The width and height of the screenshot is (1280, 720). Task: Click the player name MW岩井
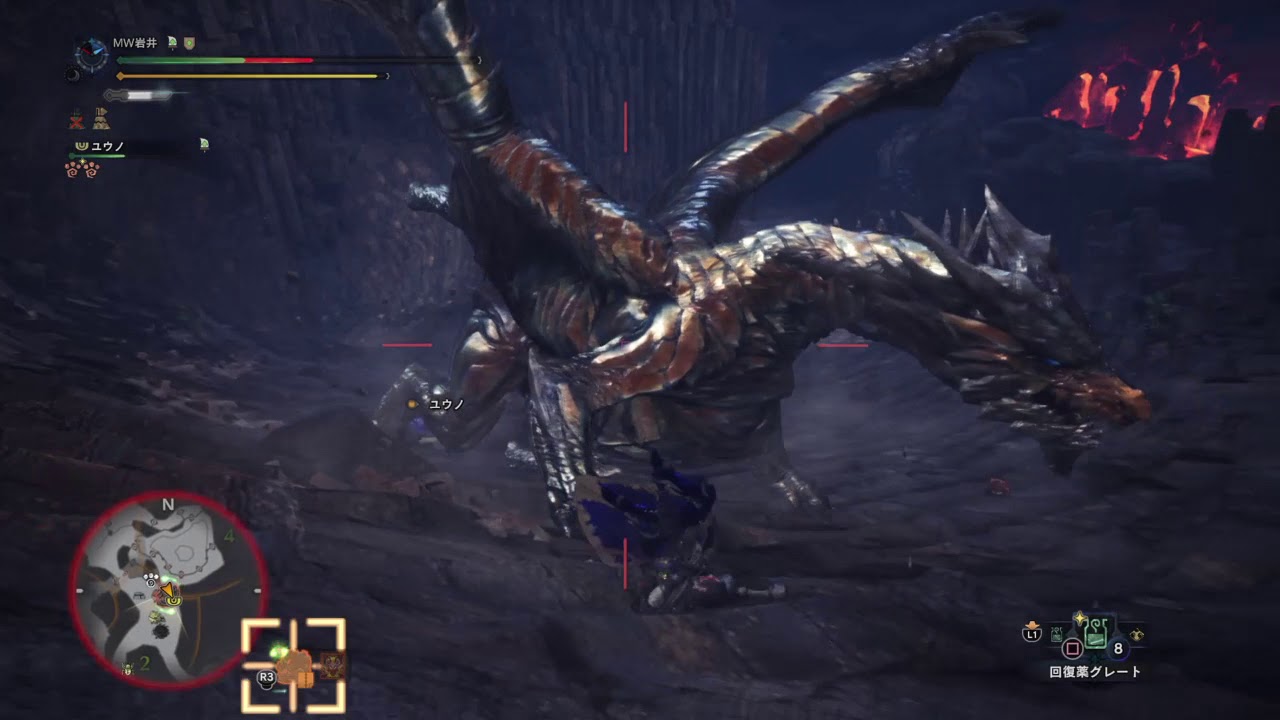click(x=134, y=43)
